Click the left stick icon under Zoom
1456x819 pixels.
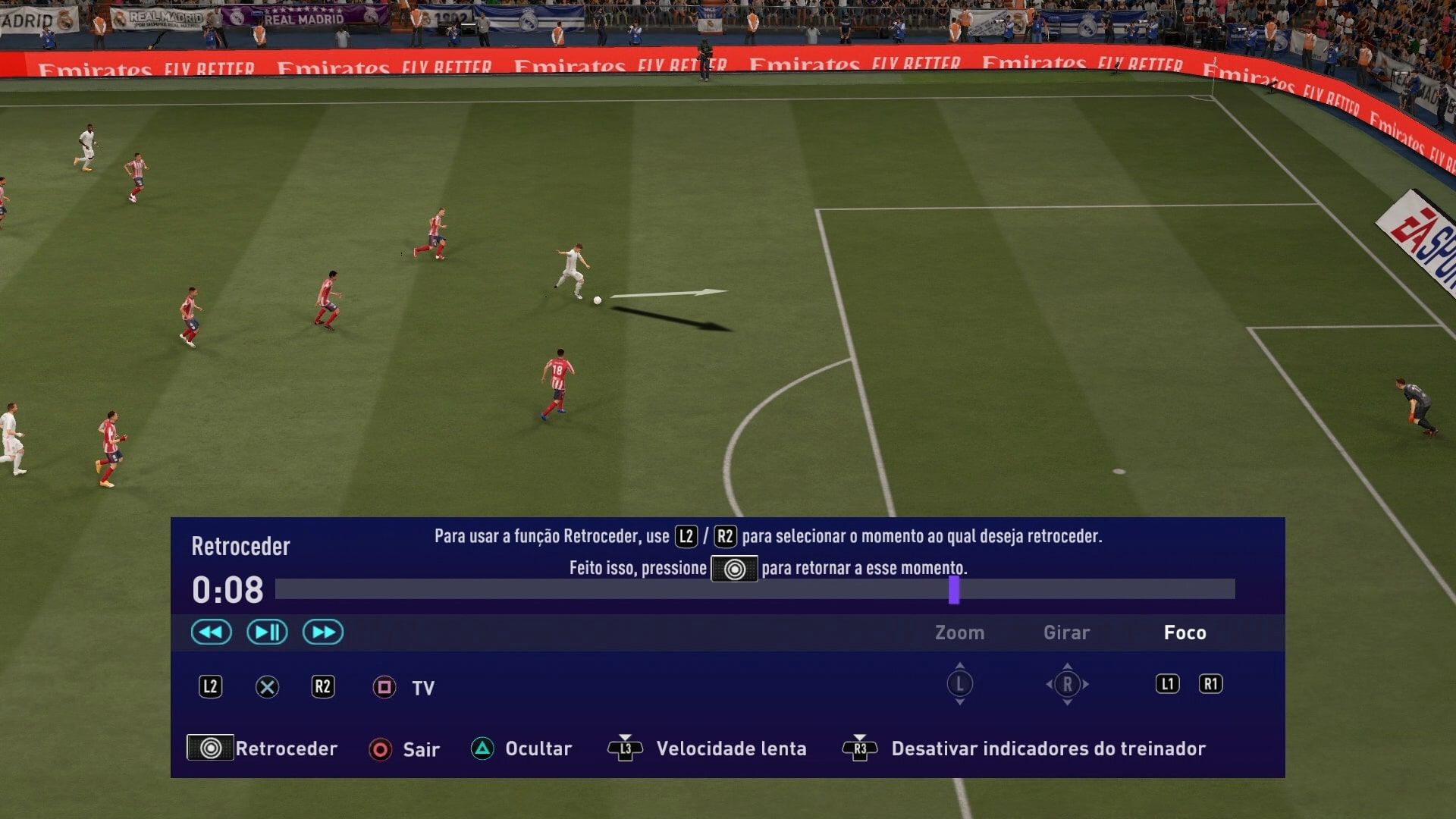[959, 683]
